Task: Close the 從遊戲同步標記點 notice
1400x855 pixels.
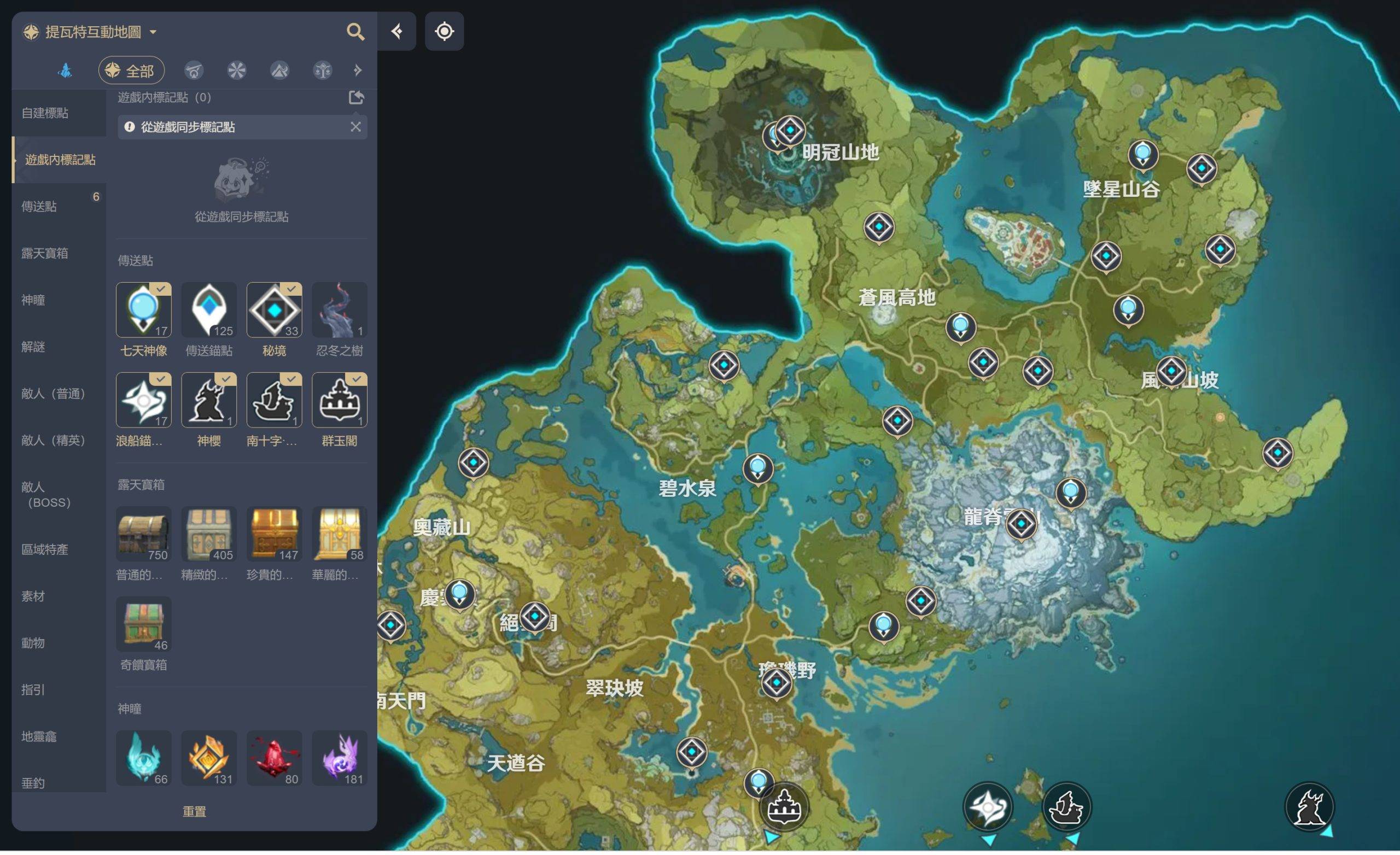Action: coord(355,127)
